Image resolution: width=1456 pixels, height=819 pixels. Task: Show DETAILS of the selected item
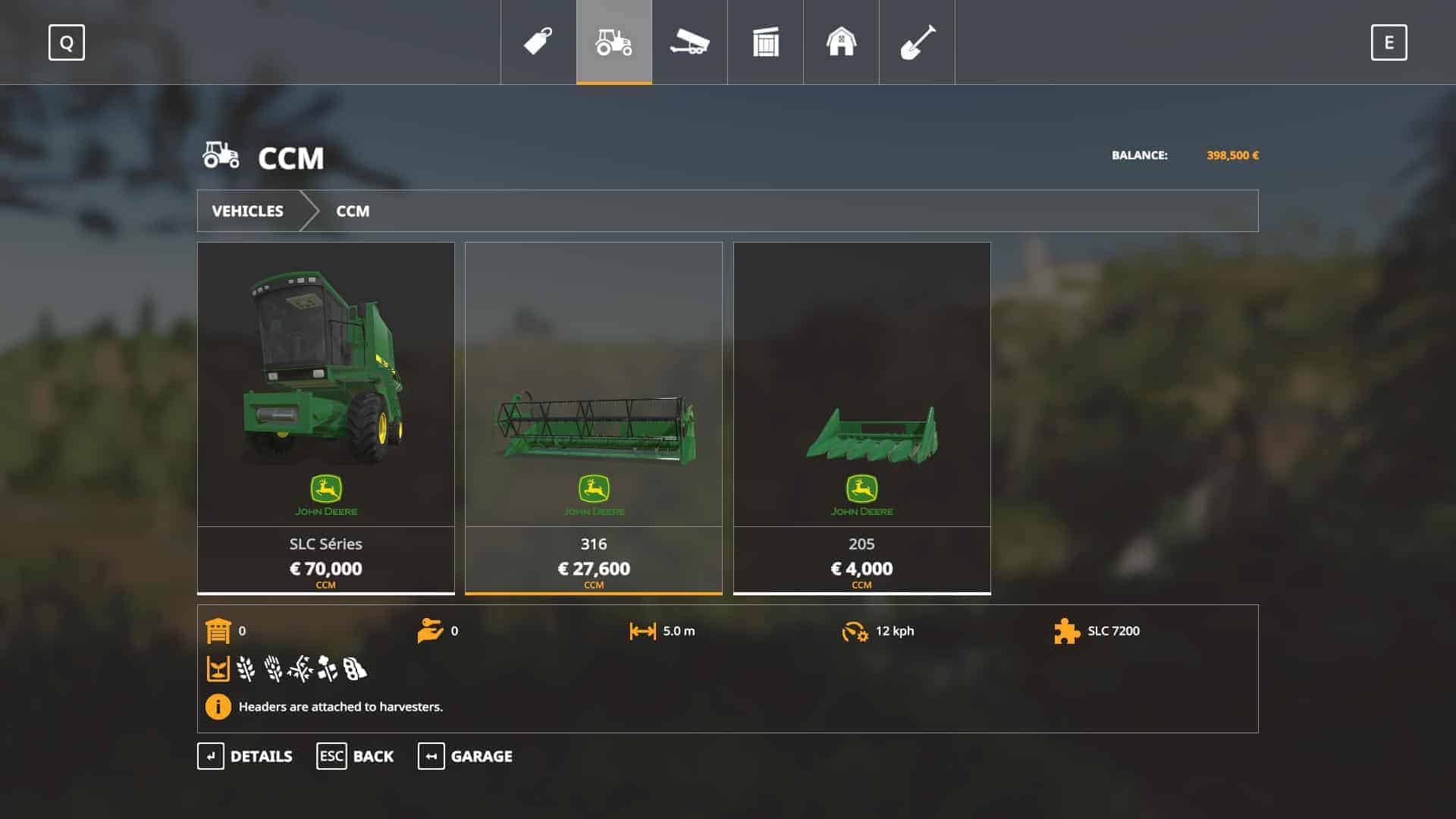(x=245, y=756)
